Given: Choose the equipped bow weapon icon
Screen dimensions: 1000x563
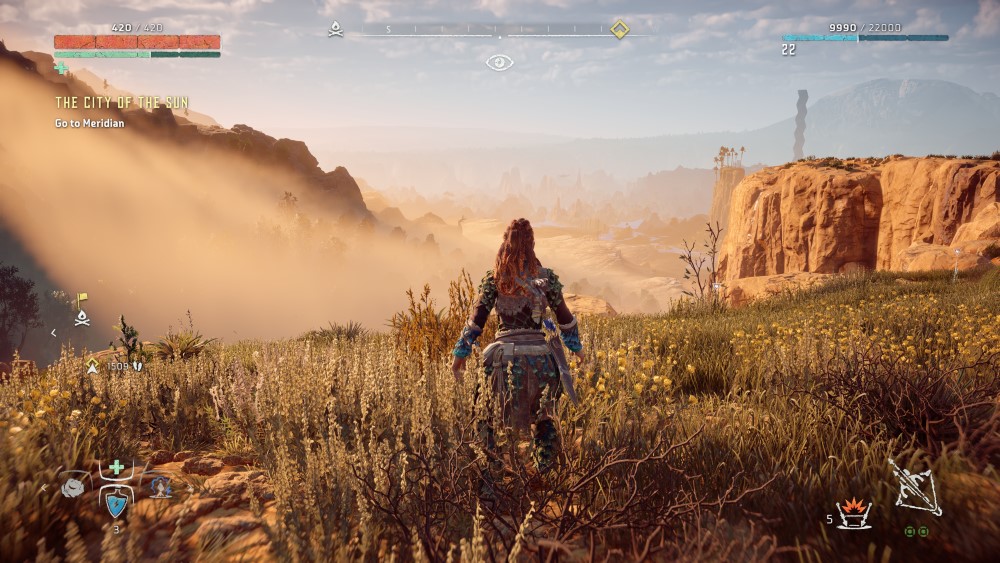Looking at the screenshot, I should (915, 488).
